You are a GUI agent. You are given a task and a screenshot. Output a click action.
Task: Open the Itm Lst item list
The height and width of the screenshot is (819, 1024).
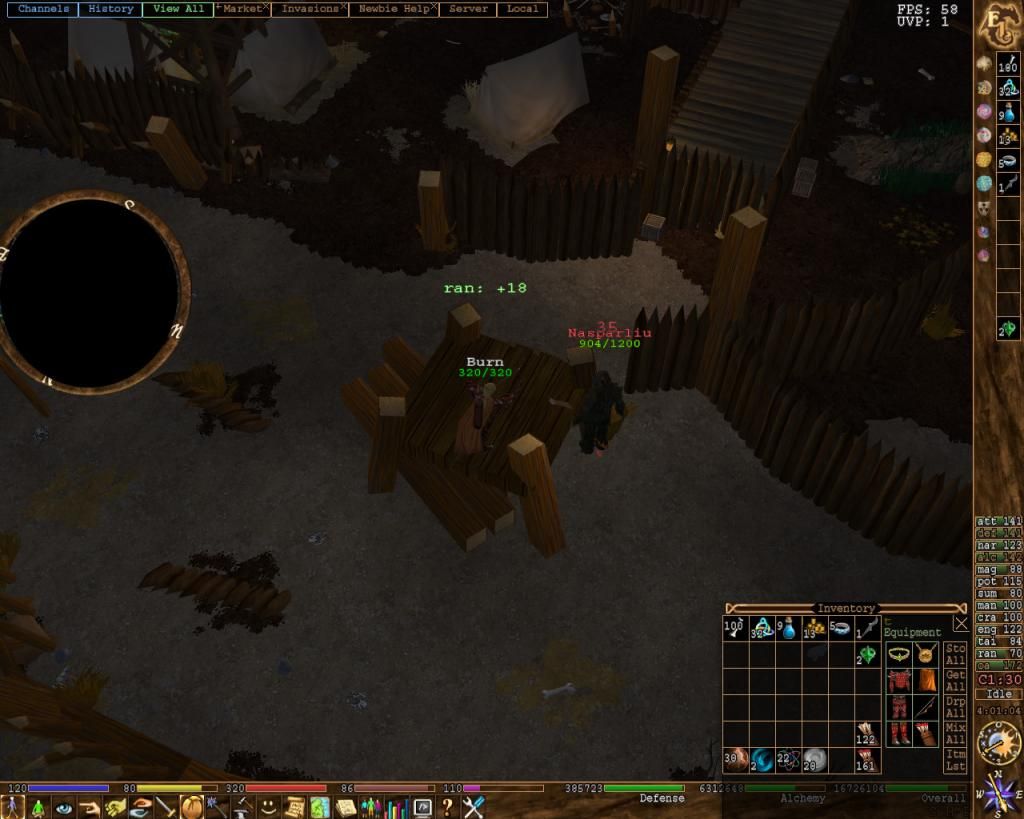pos(955,761)
